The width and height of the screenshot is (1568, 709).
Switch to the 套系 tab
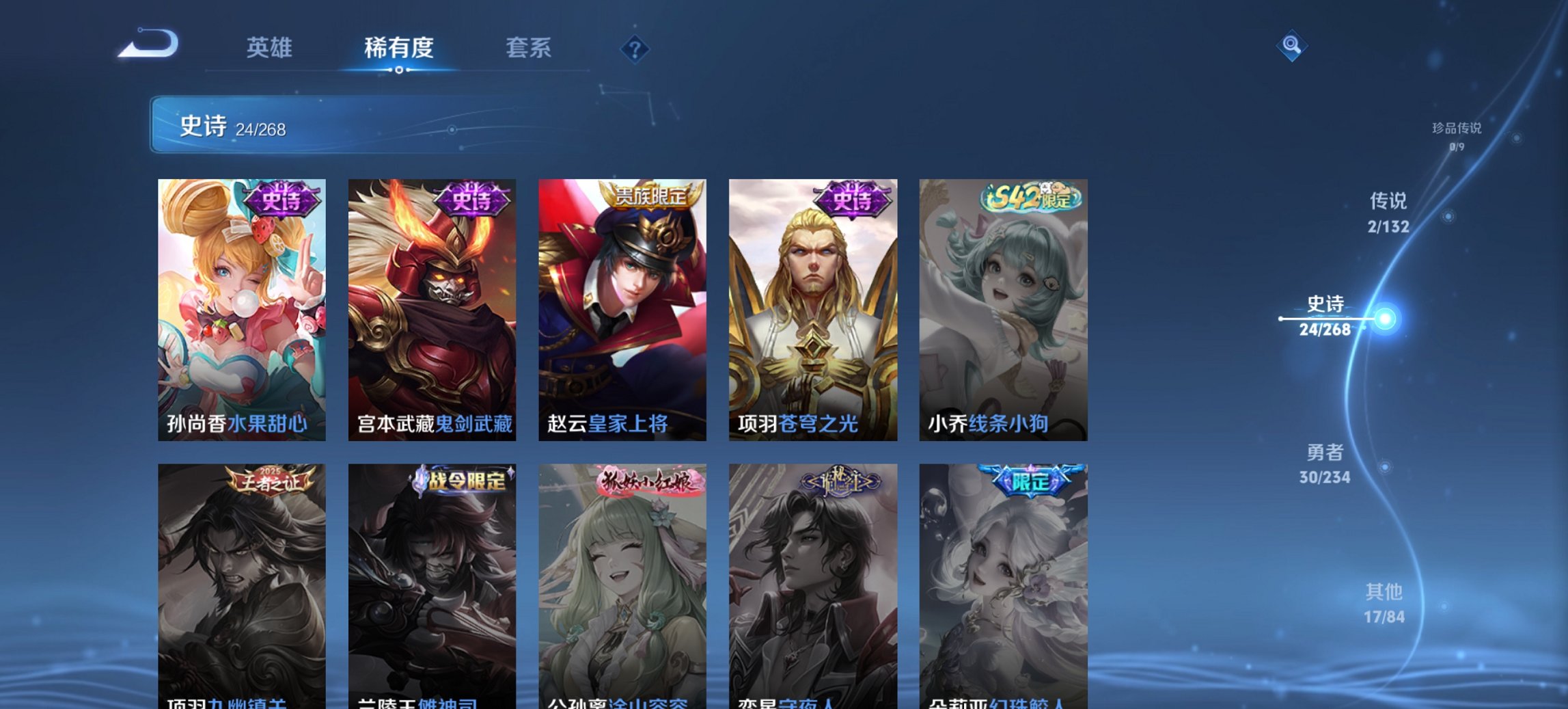529,49
